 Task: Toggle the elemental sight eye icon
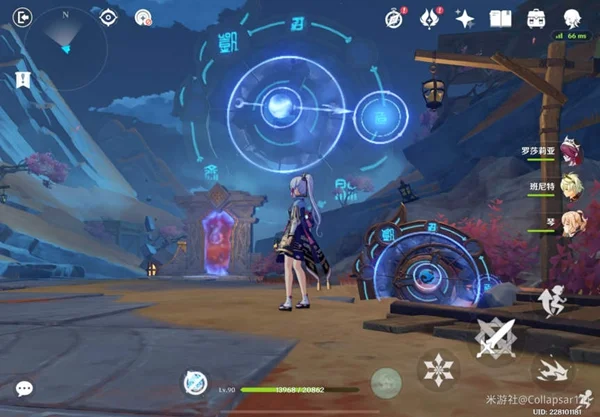(x=108, y=17)
